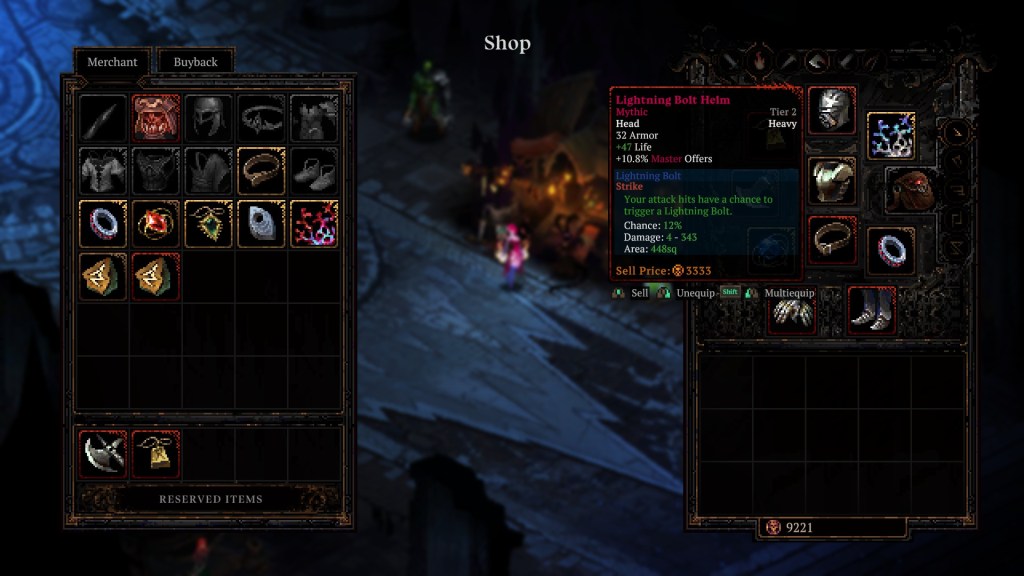Pick the red demon mask in shop

[157, 118]
